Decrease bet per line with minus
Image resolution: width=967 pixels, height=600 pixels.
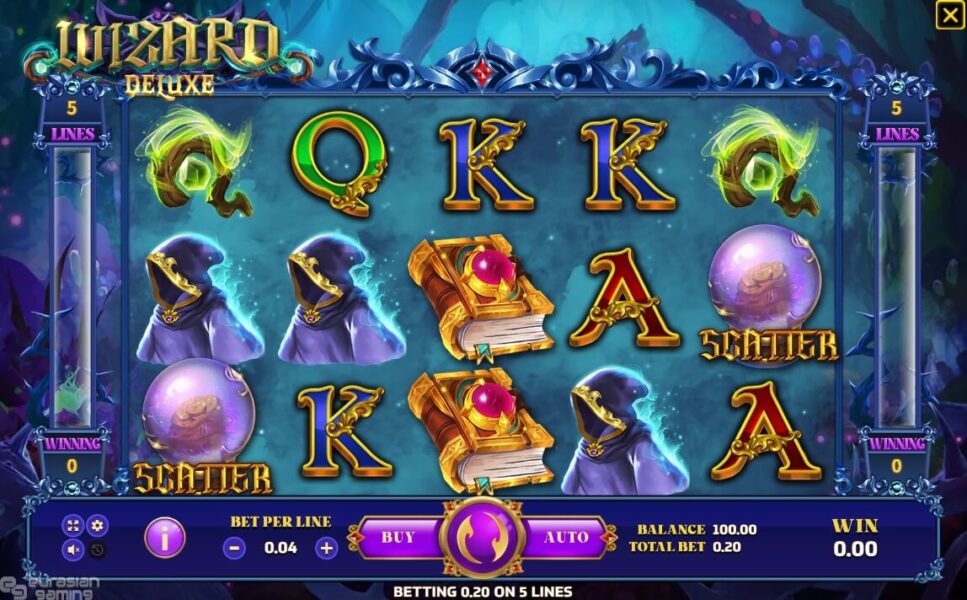(x=233, y=548)
